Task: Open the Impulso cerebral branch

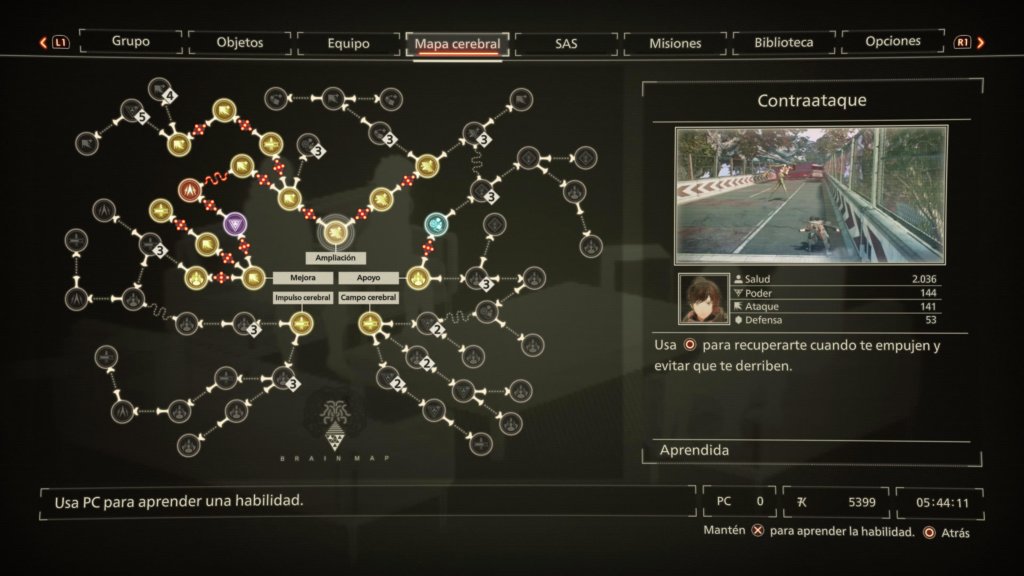Action: point(302,297)
